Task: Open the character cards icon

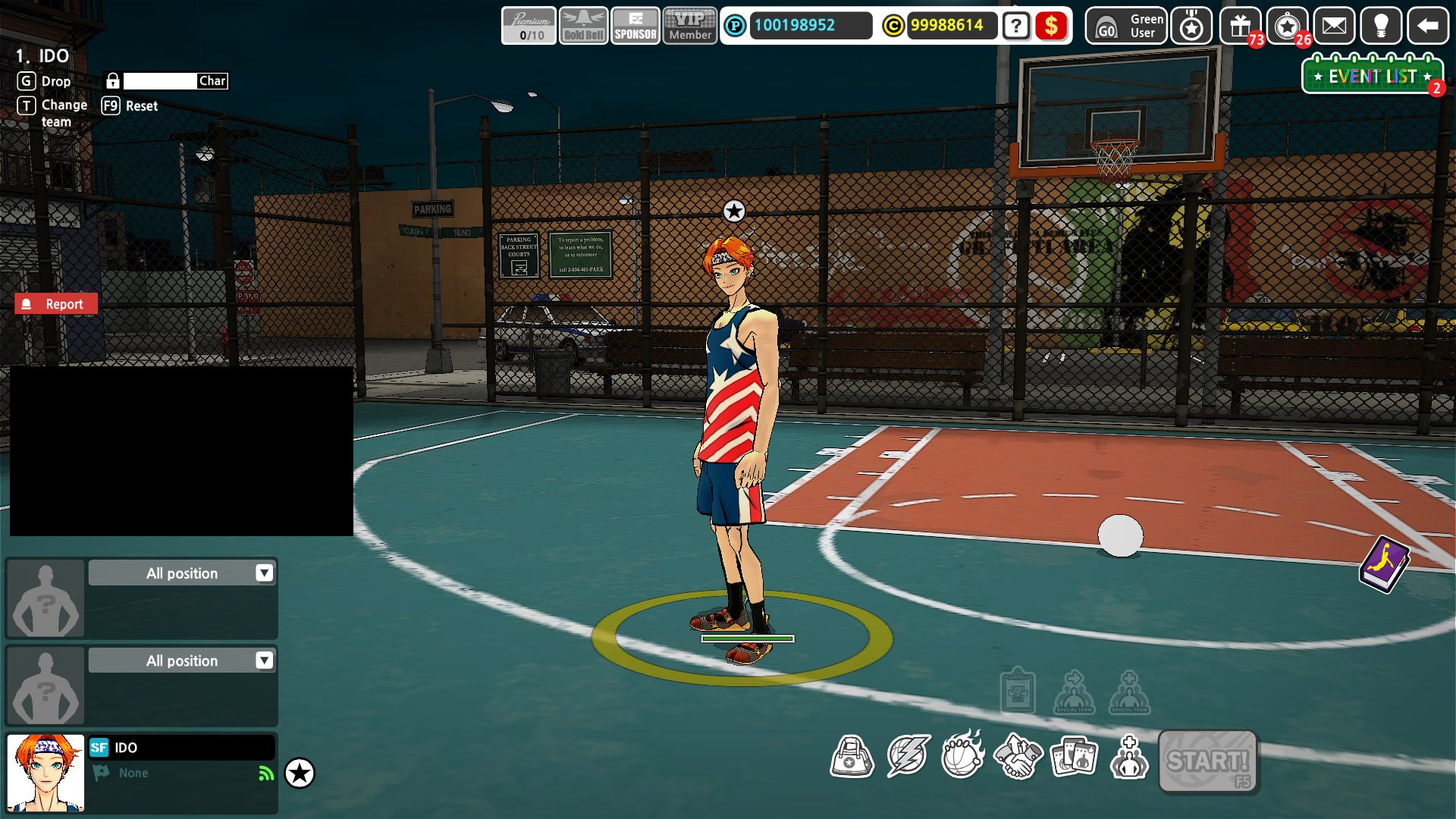Action: click(1073, 756)
